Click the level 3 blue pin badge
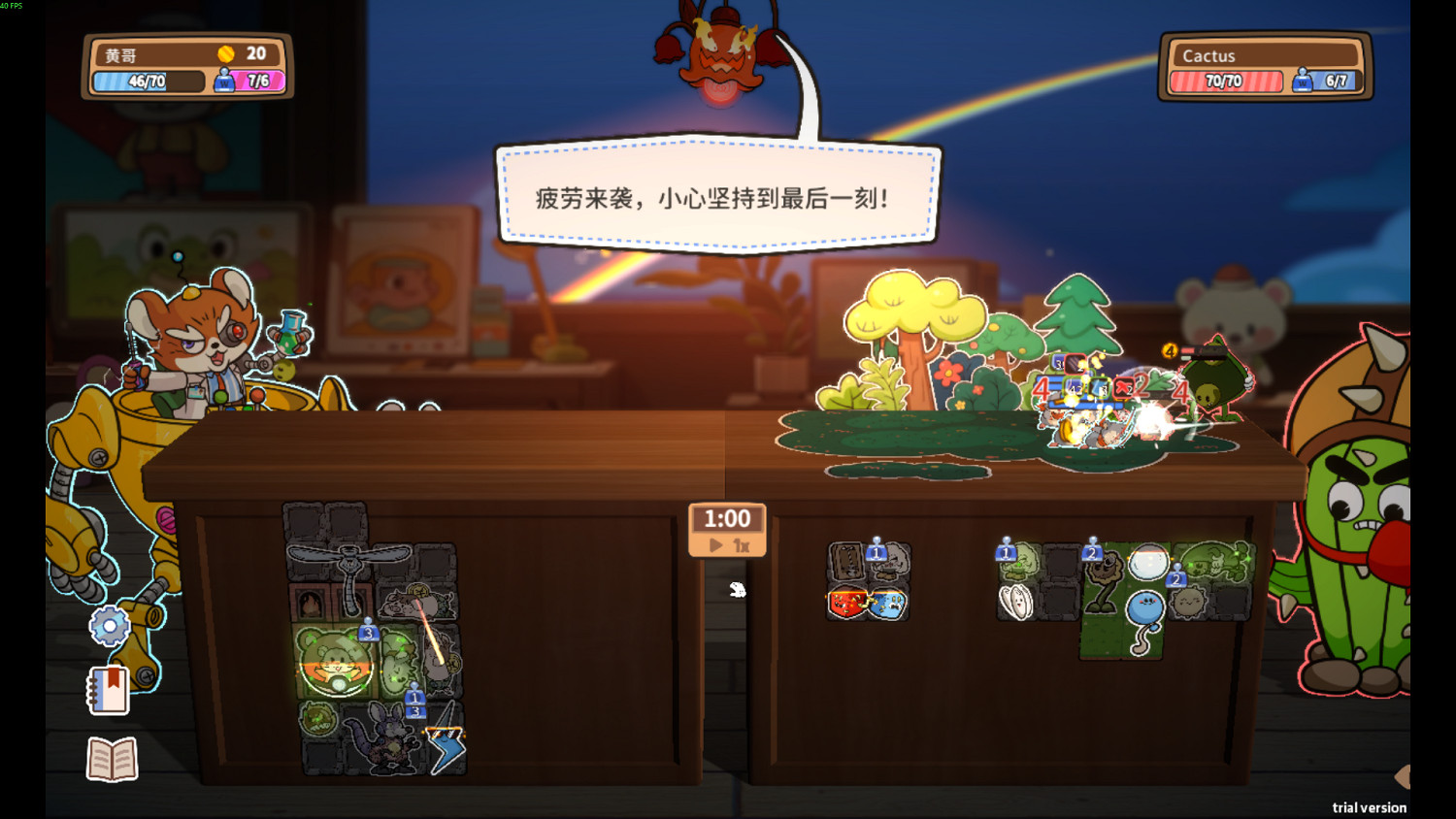 point(367,631)
